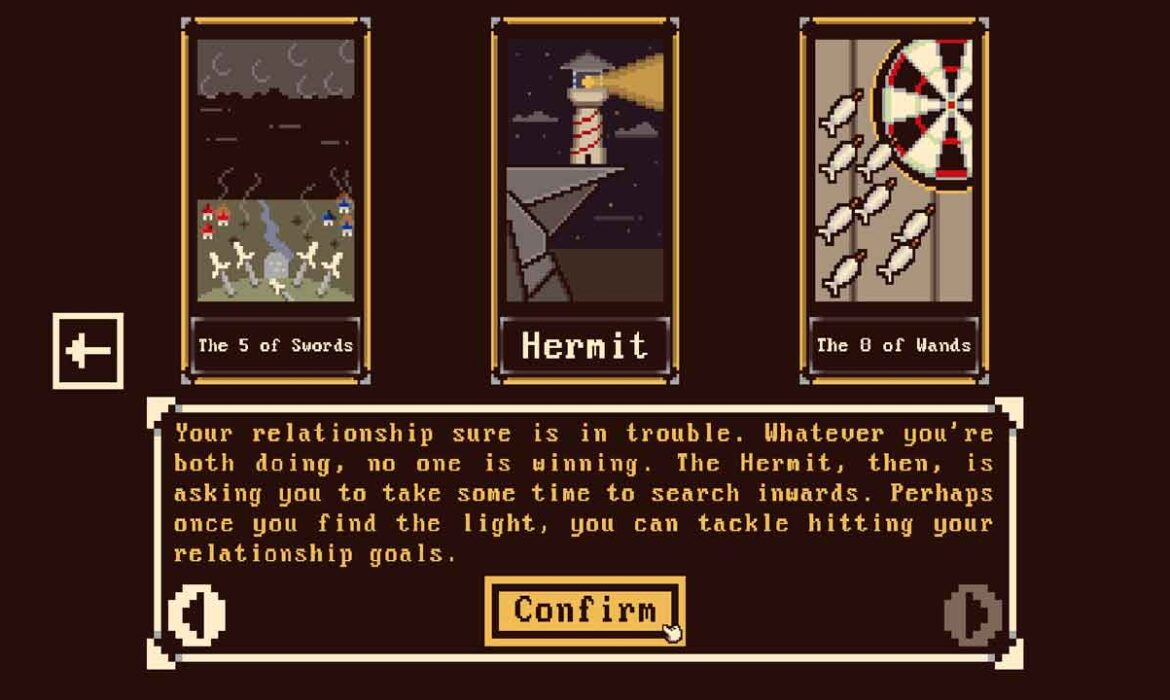Pick the 8 of Wands card
The height and width of the screenshot is (700, 1170).
894,200
